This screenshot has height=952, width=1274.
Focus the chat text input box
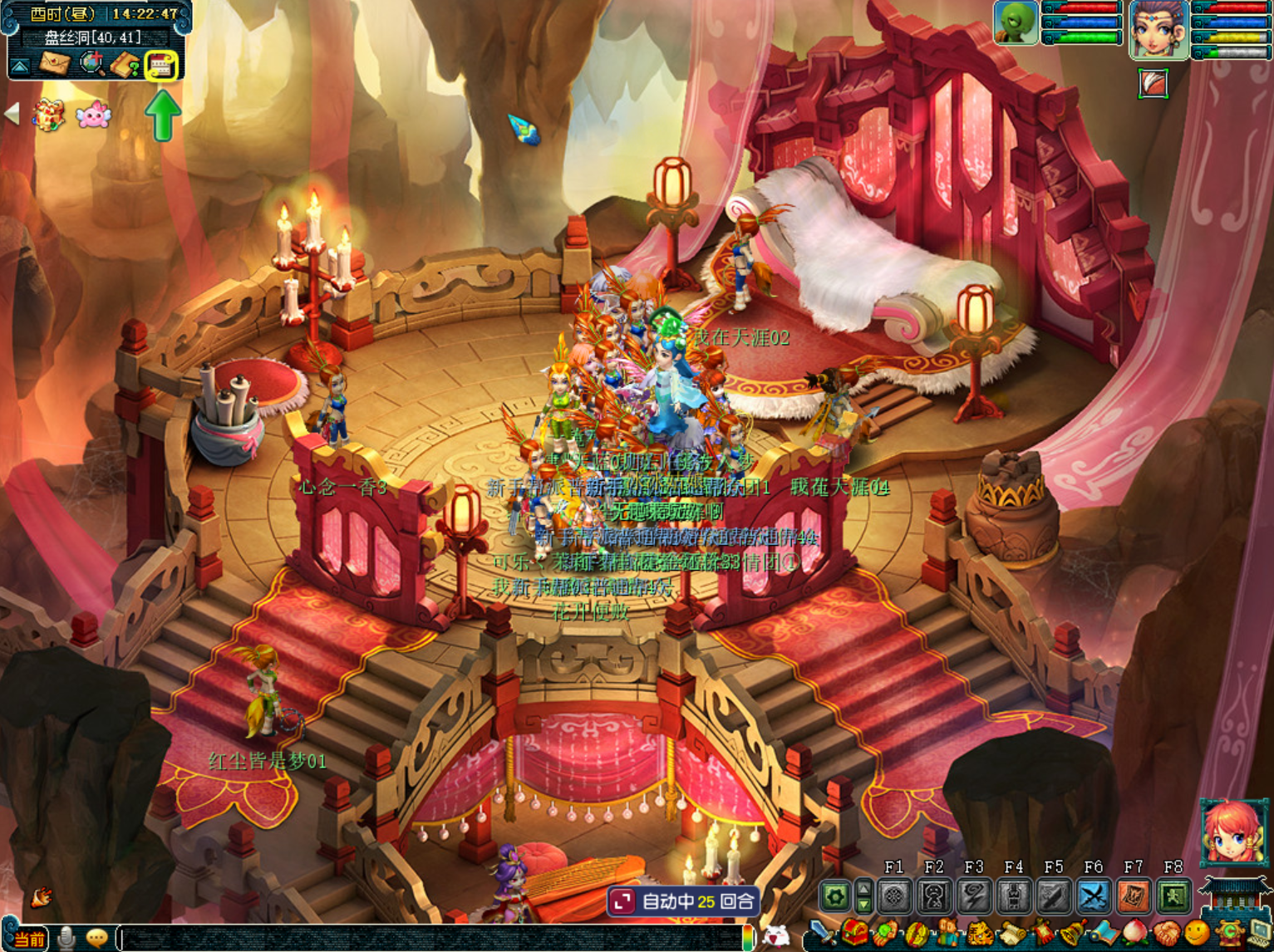(x=432, y=939)
